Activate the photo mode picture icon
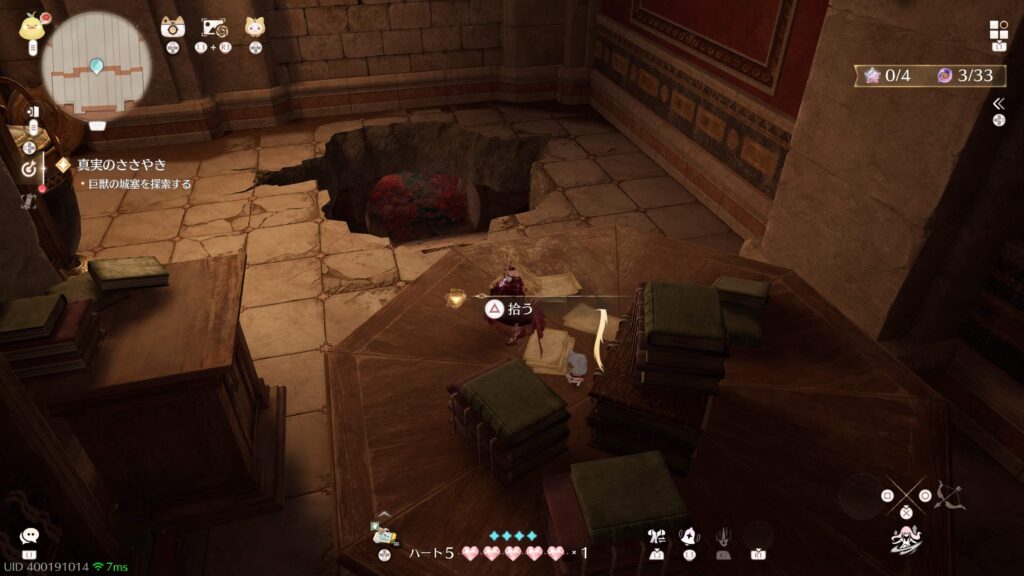The height and width of the screenshot is (576, 1024). pyautogui.click(x=214, y=27)
